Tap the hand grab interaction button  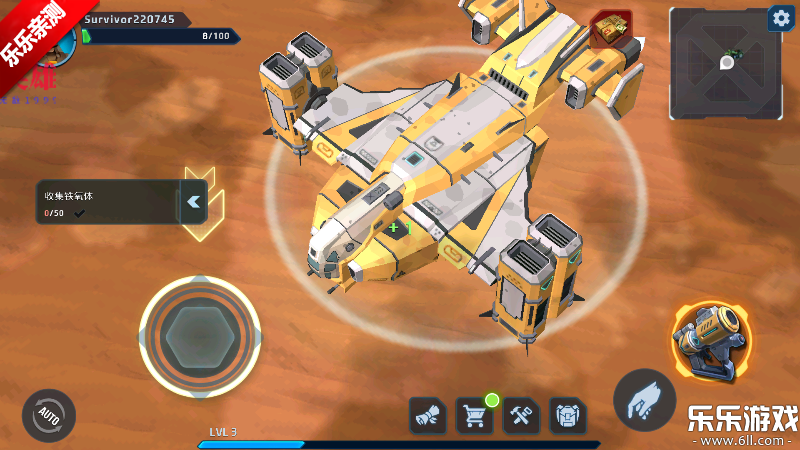[x=645, y=400]
